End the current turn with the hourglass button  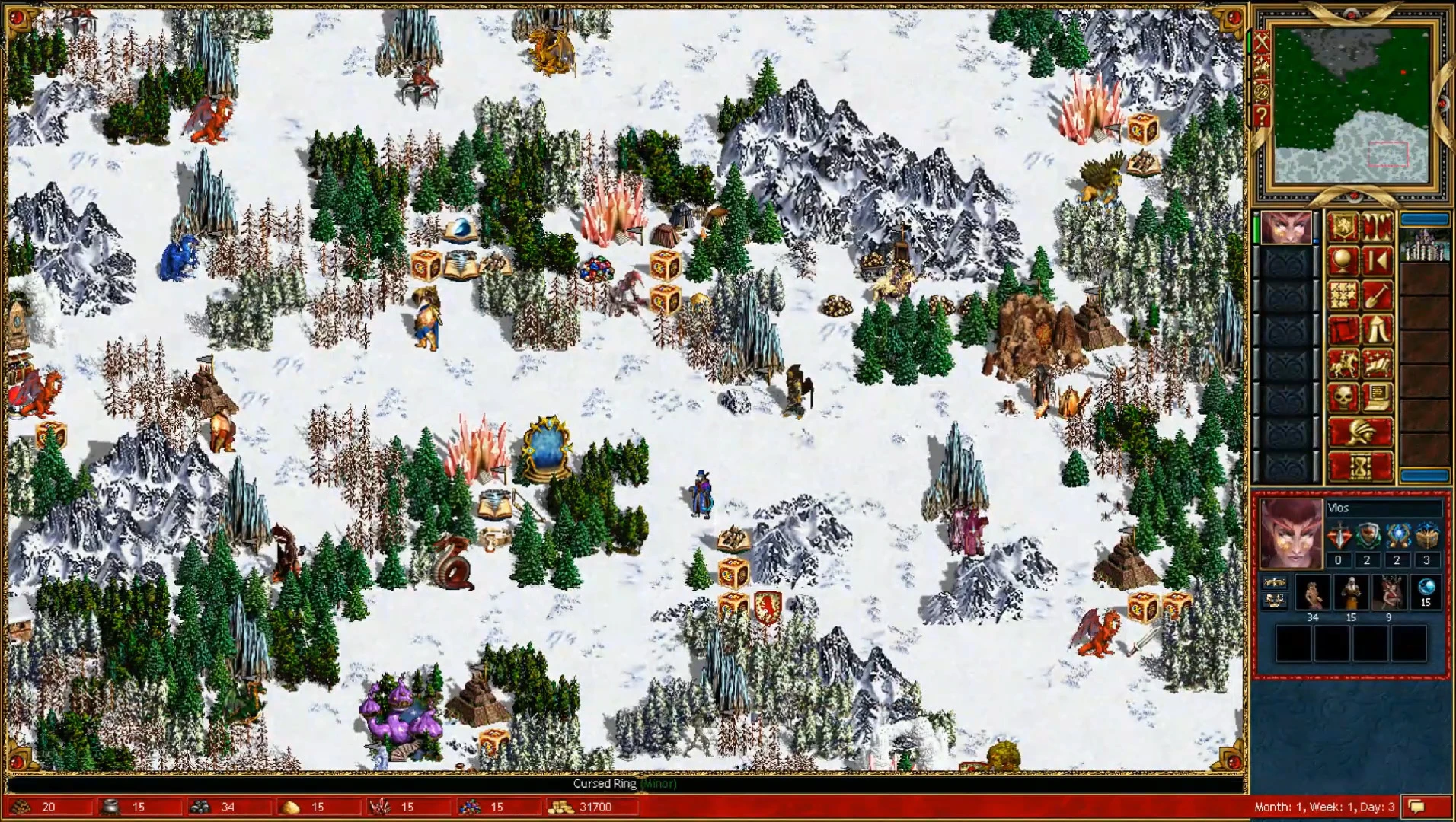point(1361,464)
